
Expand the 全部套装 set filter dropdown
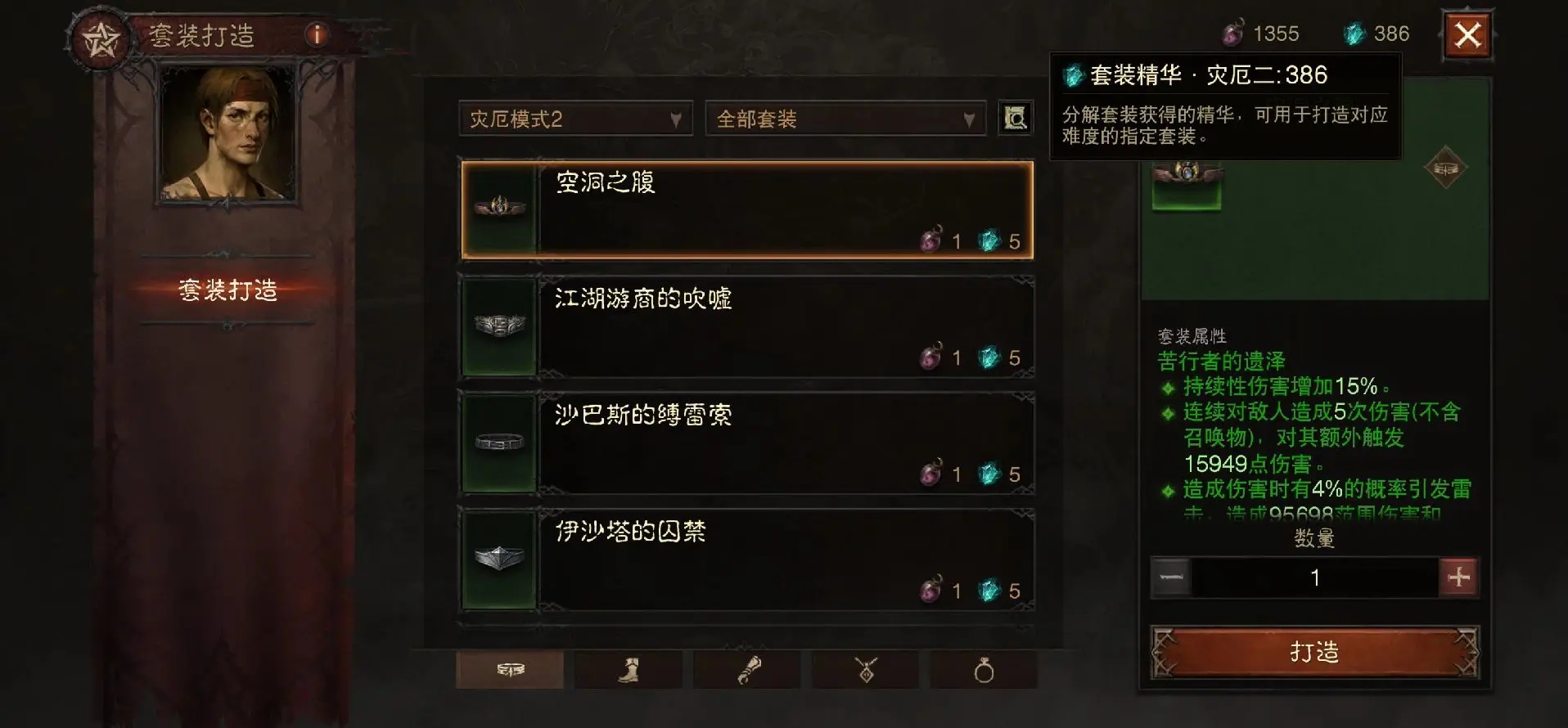[843, 118]
